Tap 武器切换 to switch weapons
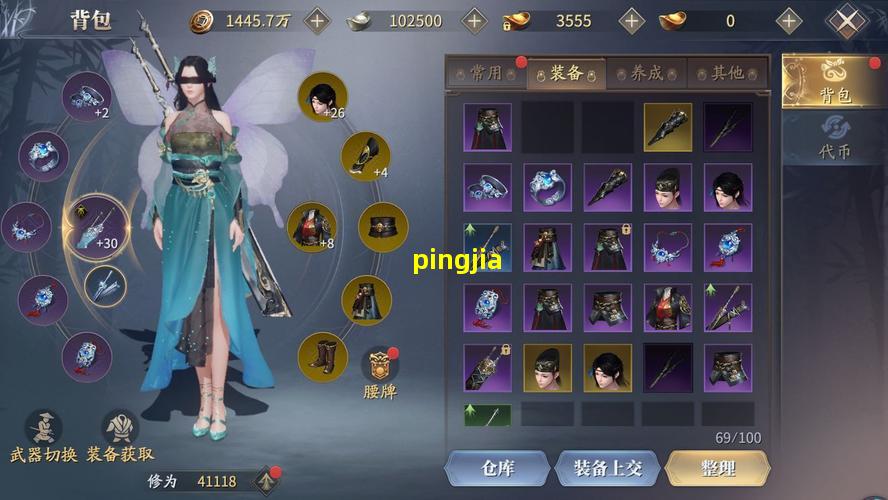 43,438
